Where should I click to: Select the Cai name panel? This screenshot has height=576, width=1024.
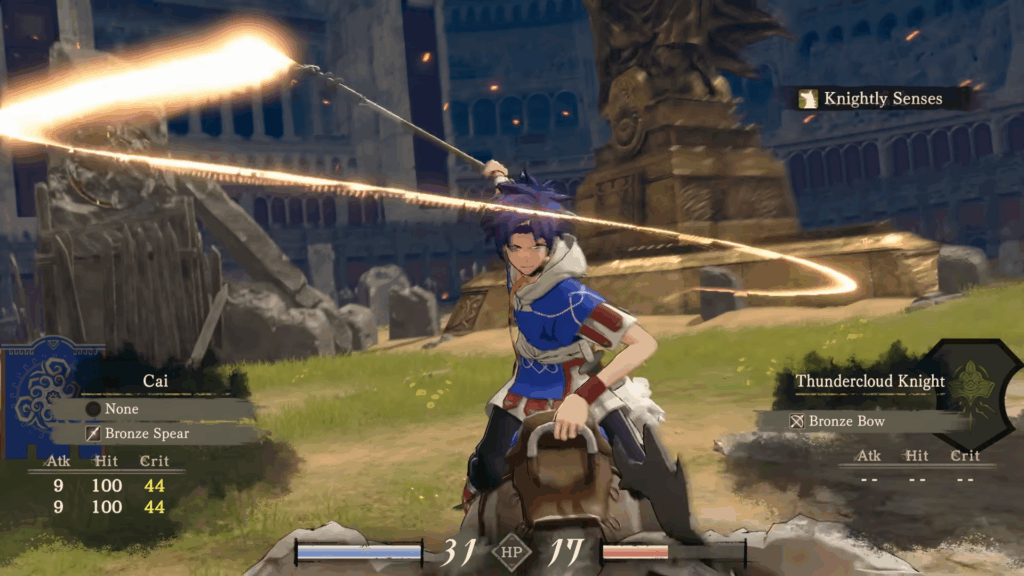coord(154,381)
